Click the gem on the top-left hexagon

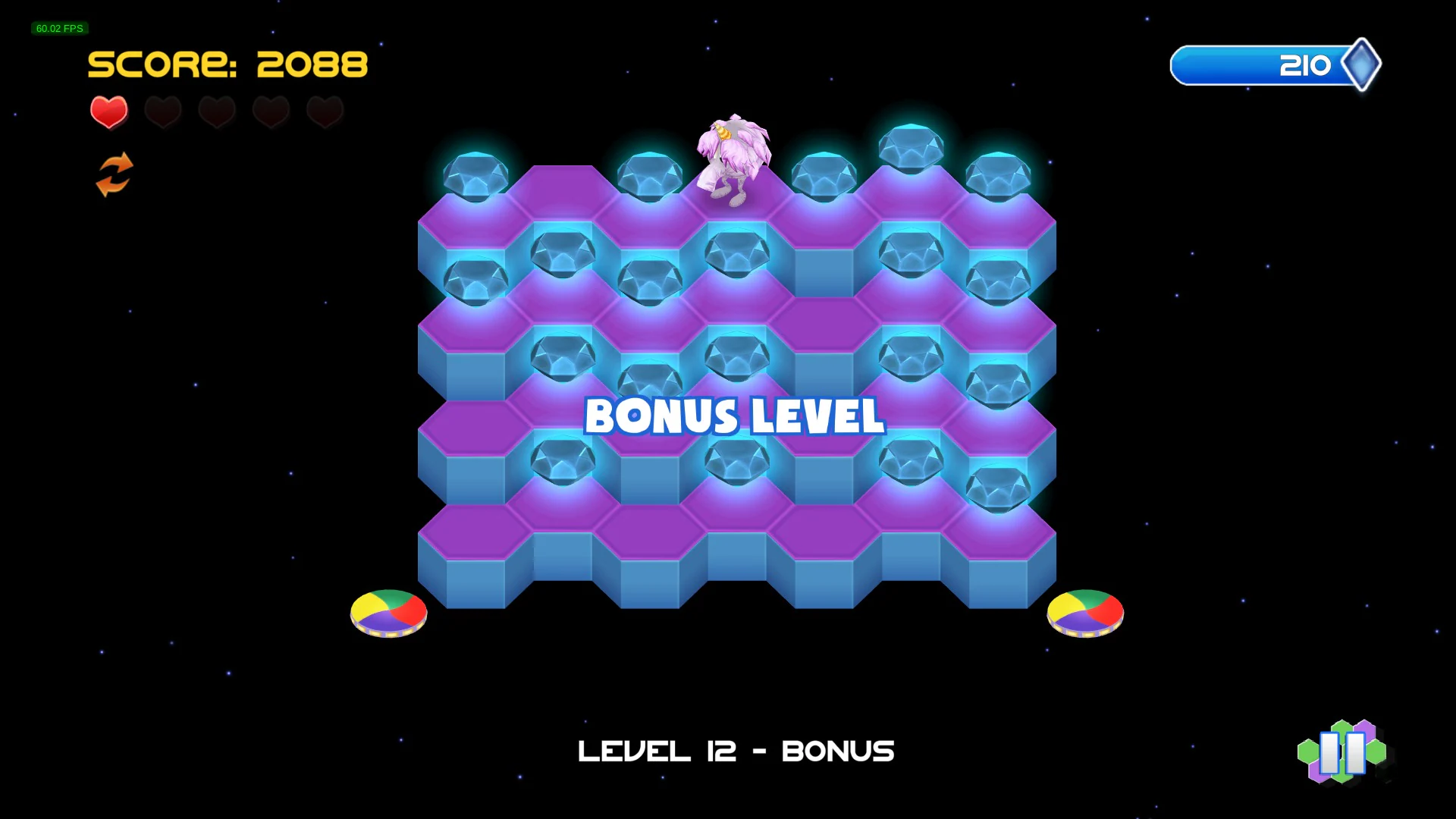click(476, 173)
